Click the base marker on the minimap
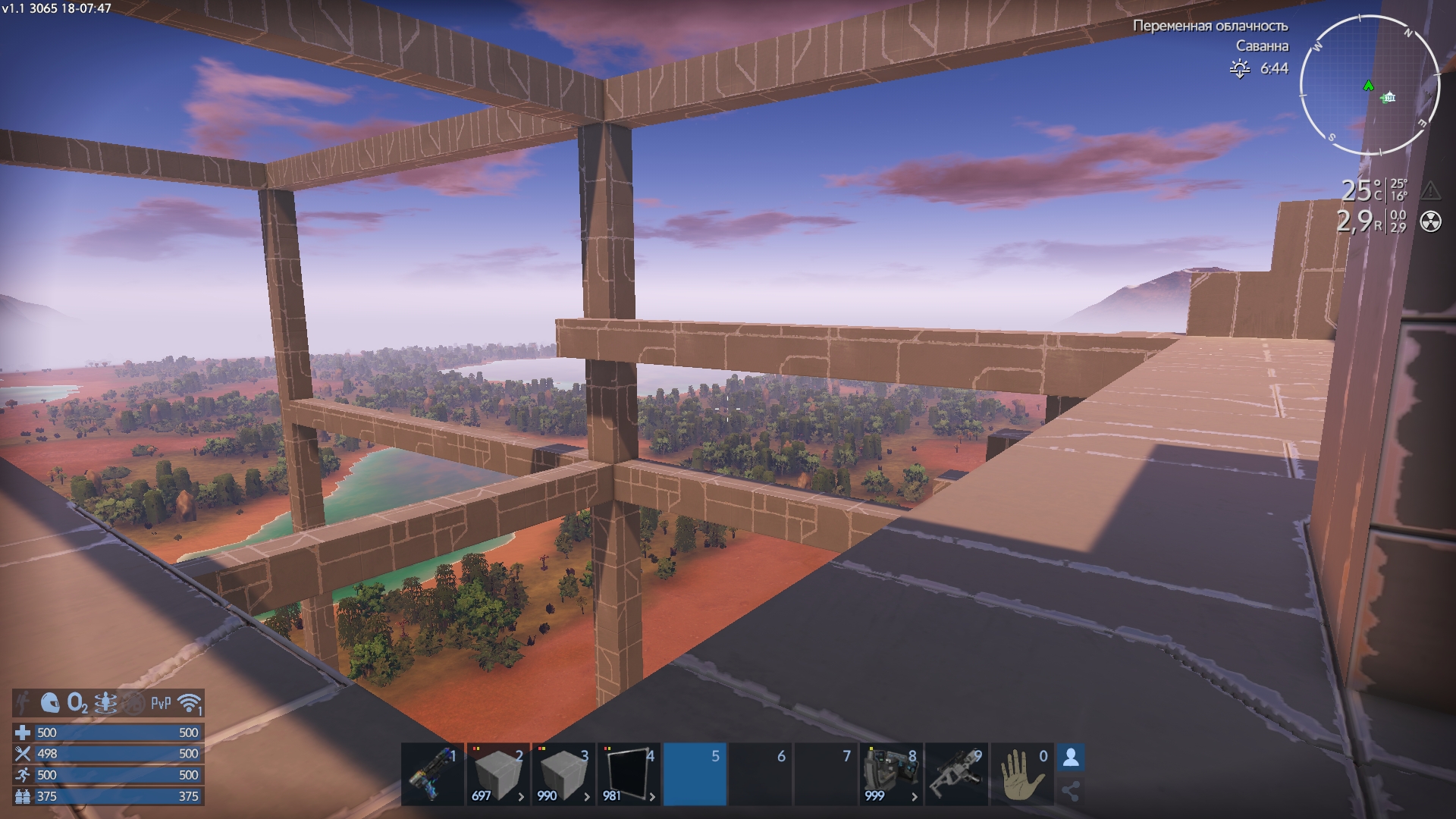The width and height of the screenshot is (1456, 819). [x=1389, y=97]
